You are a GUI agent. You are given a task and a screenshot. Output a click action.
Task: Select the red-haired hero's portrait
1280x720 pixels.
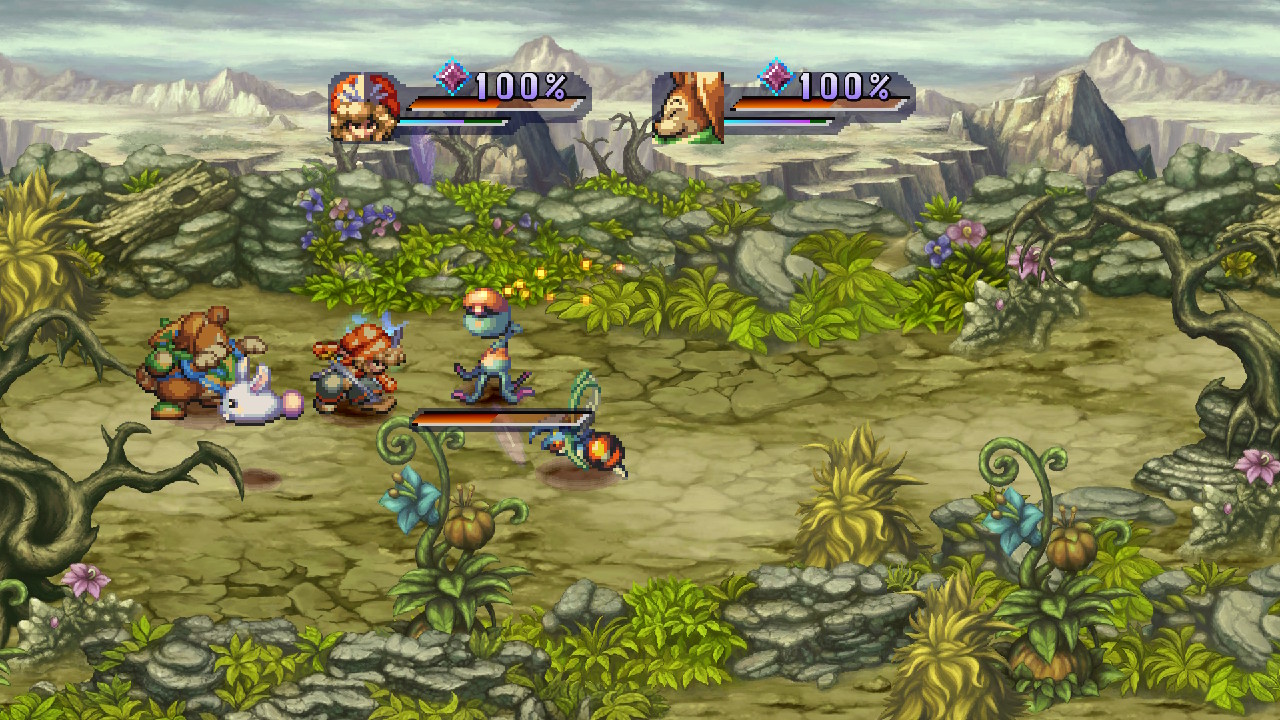[x=364, y=106]
